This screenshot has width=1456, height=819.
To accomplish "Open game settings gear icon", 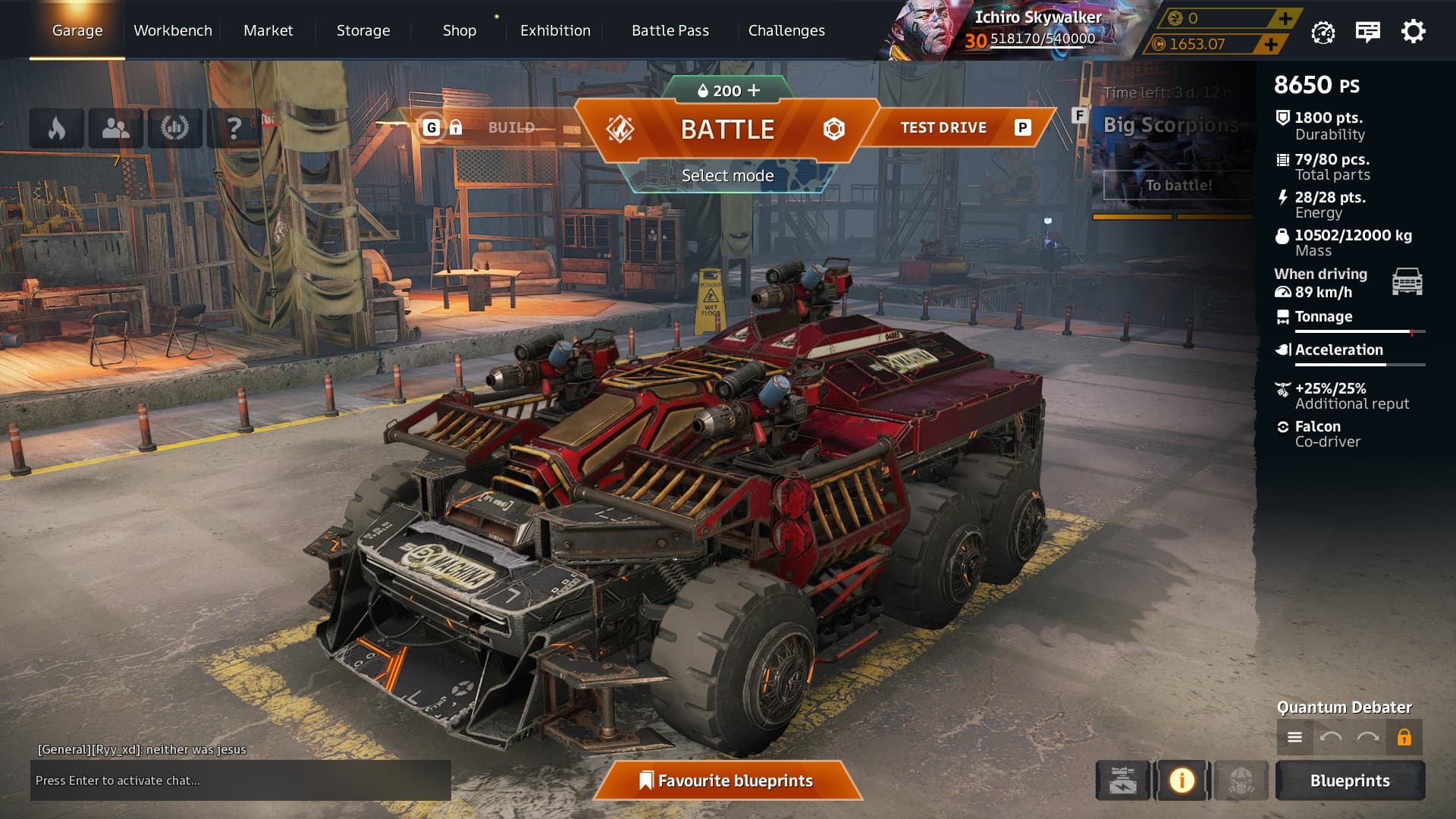I will [x=1413, y=32].
